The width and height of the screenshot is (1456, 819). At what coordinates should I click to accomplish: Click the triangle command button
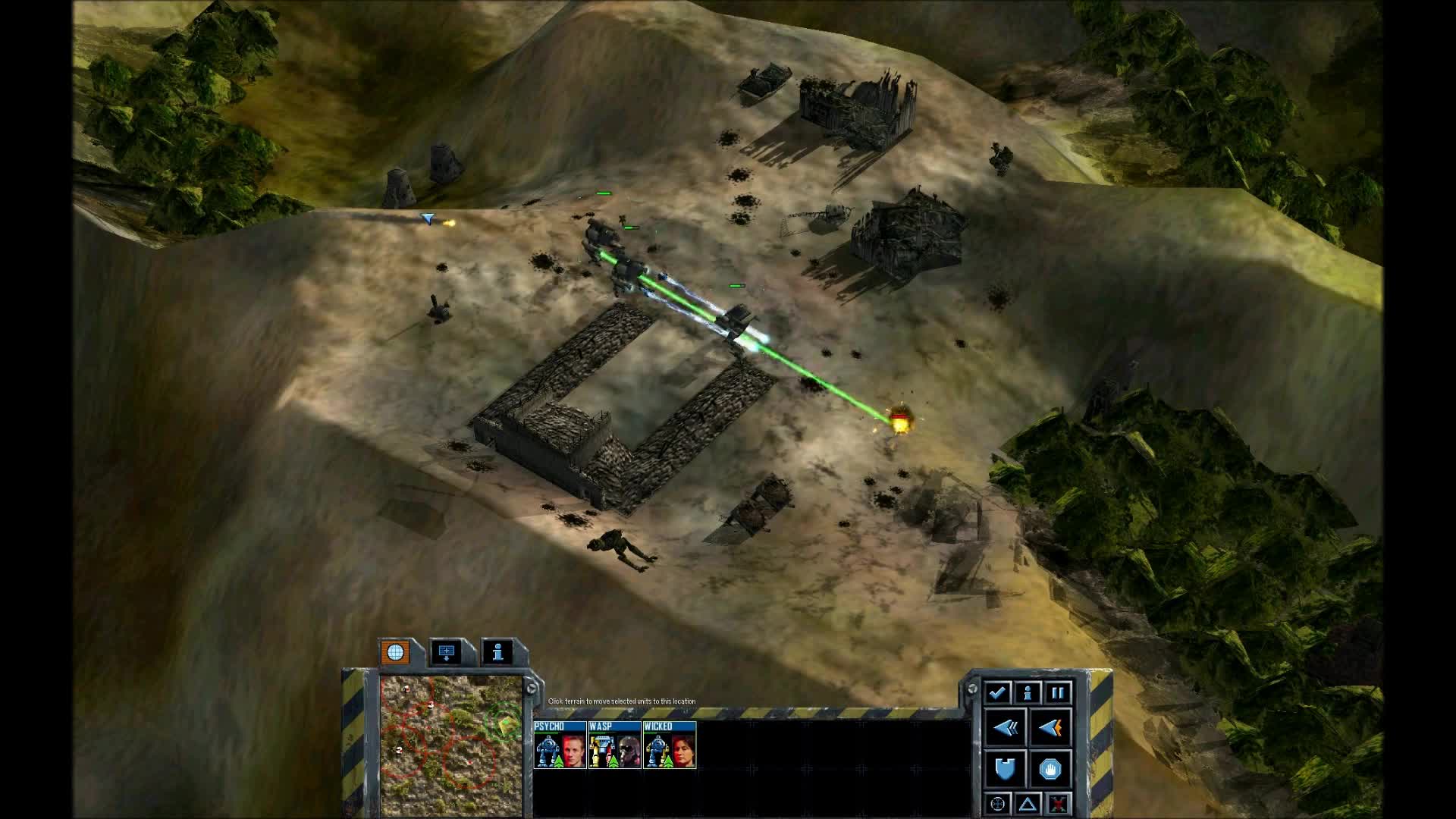[x=1028, y=804]
